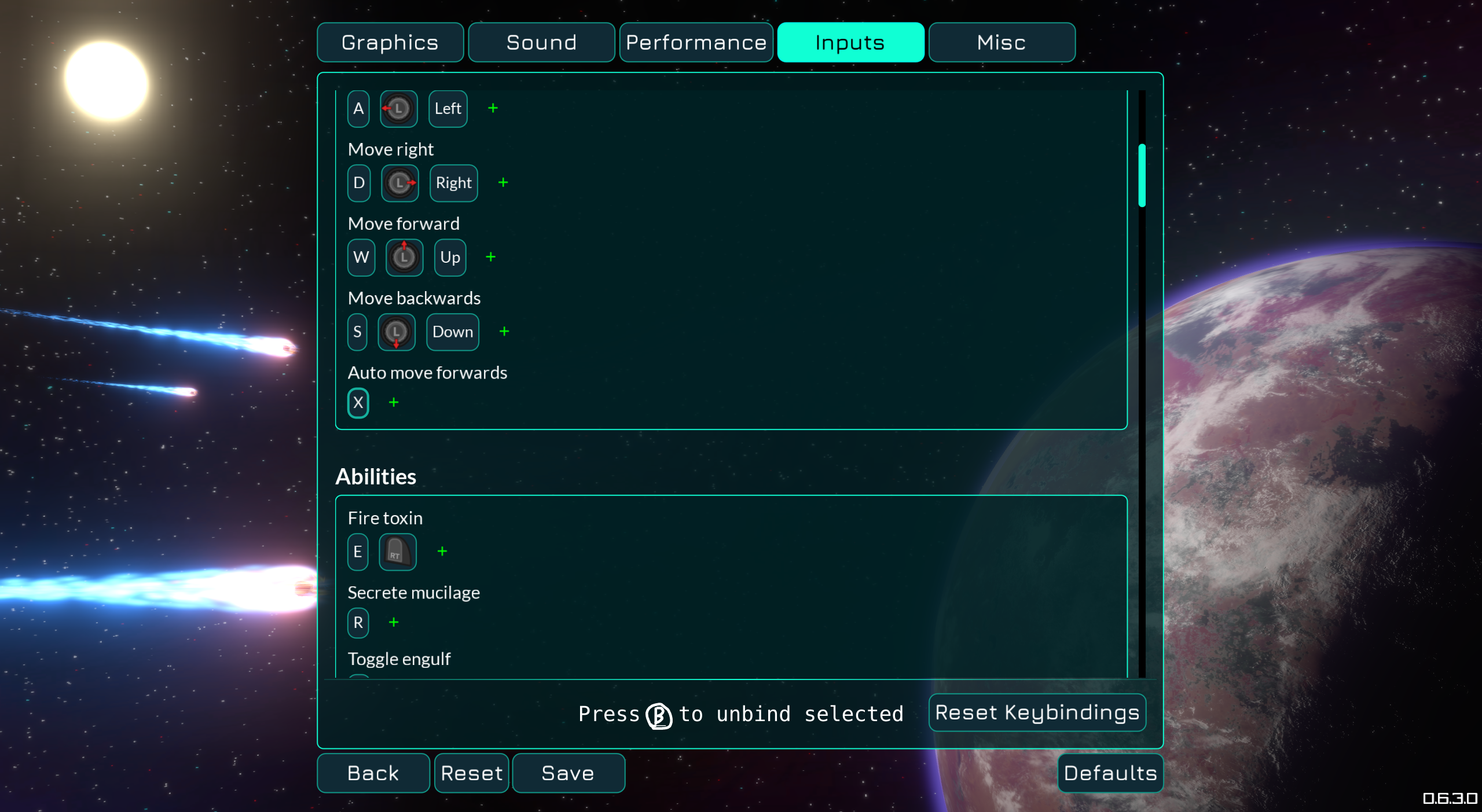Click the A key binding for Move left
The height and width of the screenshot is (812, 1482).
tap(358, 108)
